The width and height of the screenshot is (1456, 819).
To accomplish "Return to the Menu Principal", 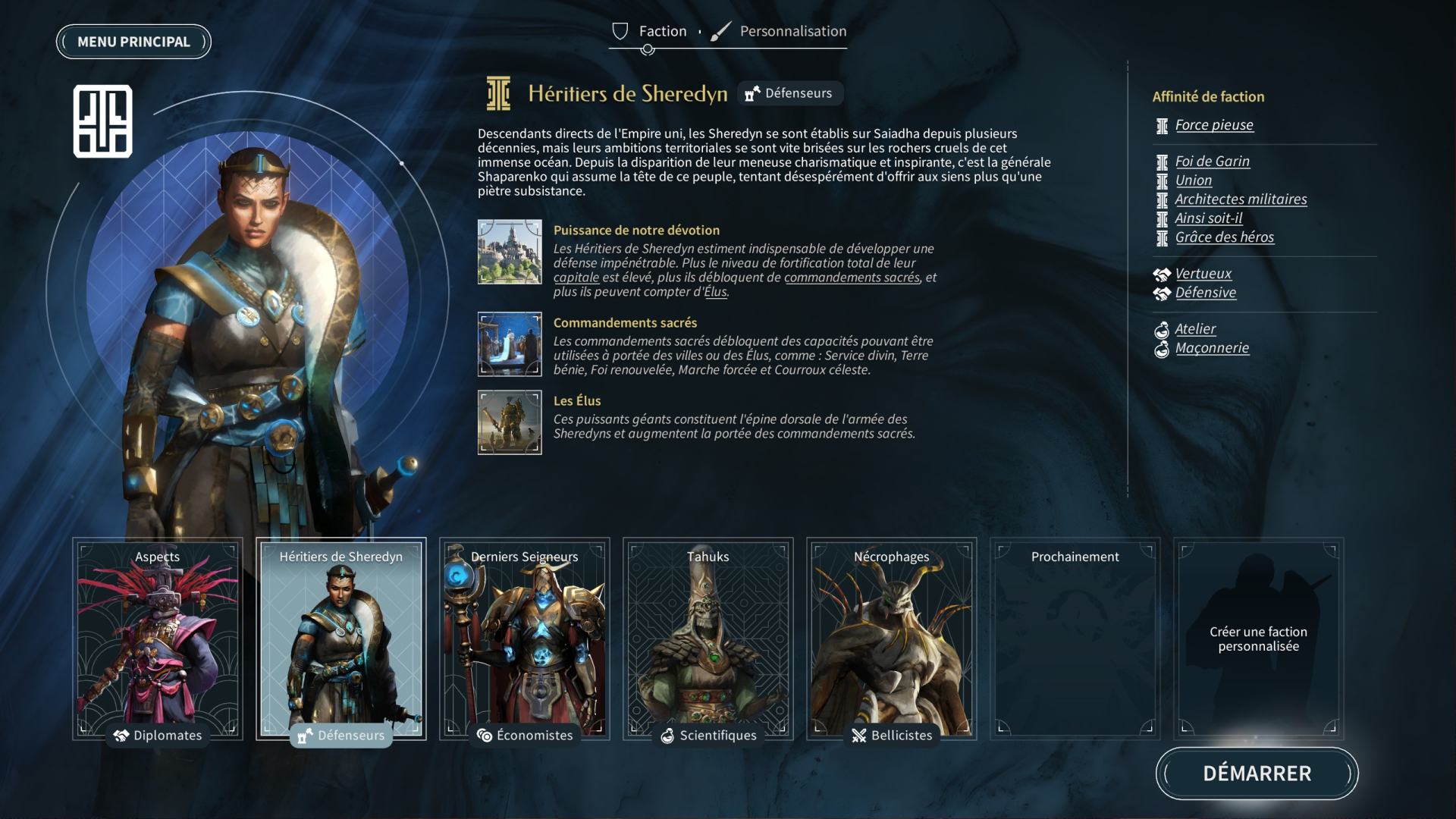I will pos(133,42).
